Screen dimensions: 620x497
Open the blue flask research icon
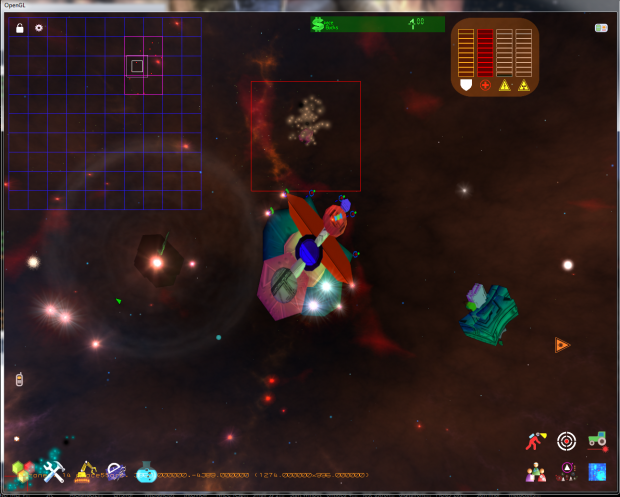(x=147, y=472)
